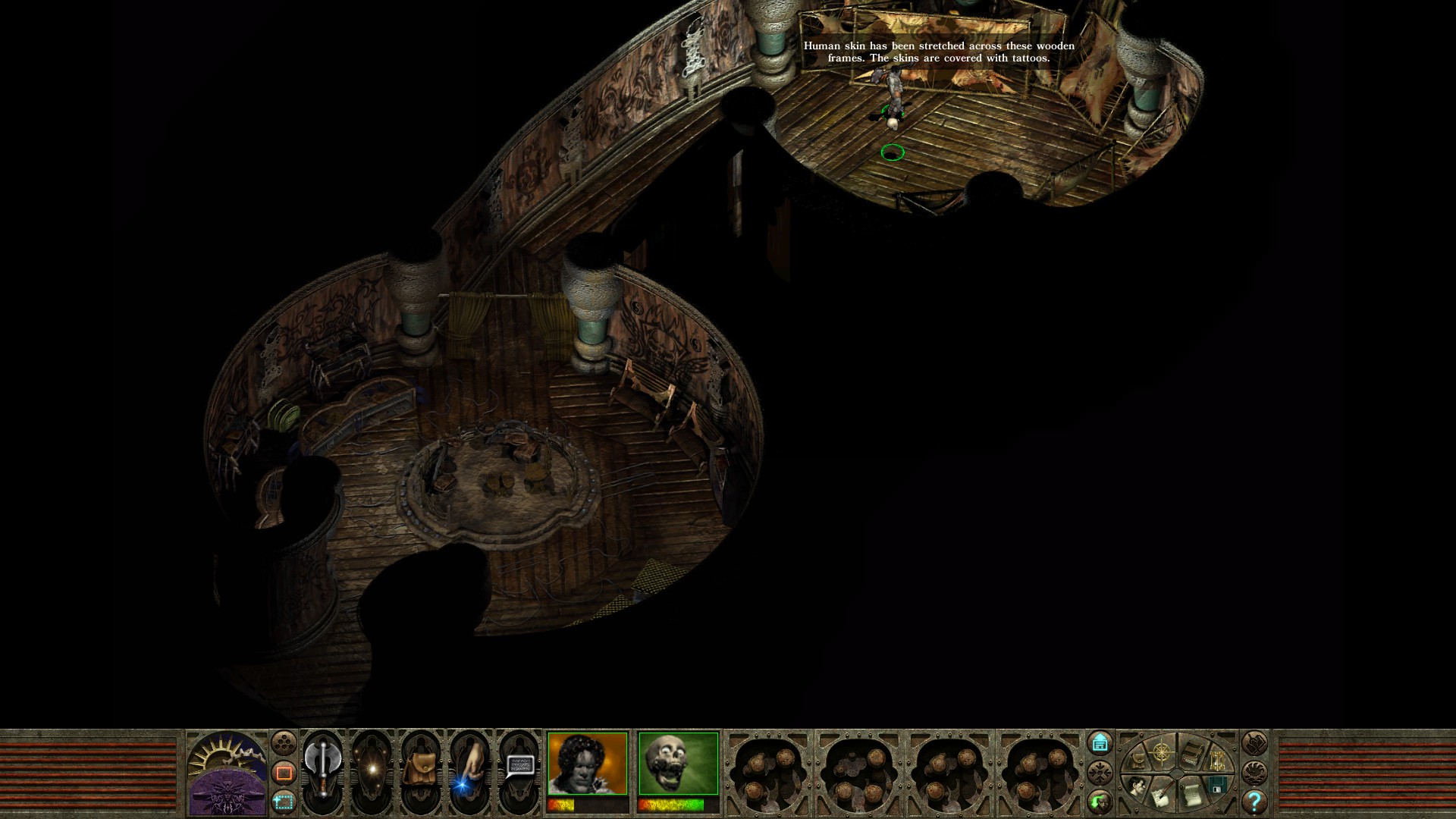This screenshot has height=819, width=1456.
Task: Click the orange square button
Action: tap(284, 773)
